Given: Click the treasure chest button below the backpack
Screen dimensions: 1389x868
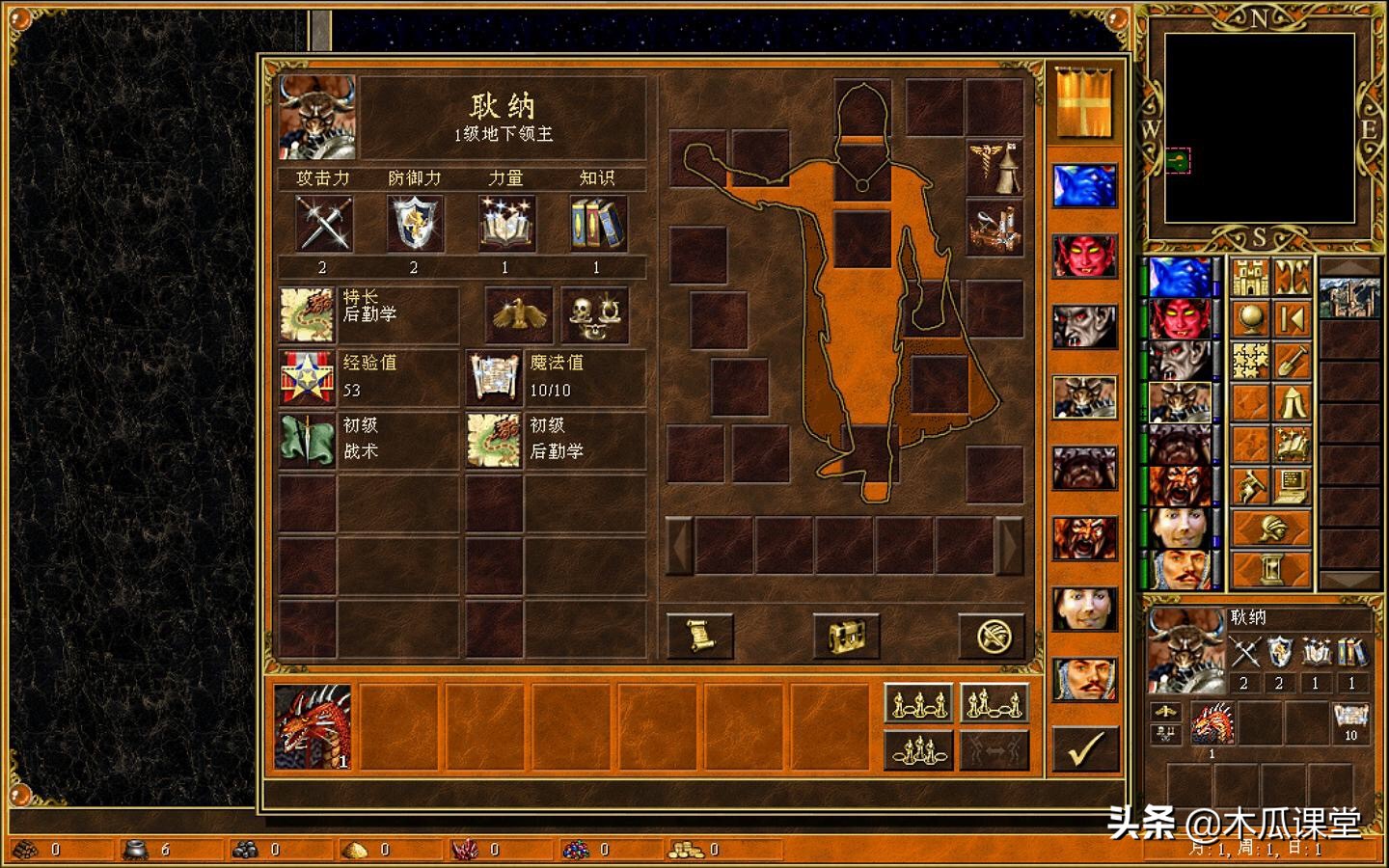Looking at the screenshot, I should coord(845,636).
